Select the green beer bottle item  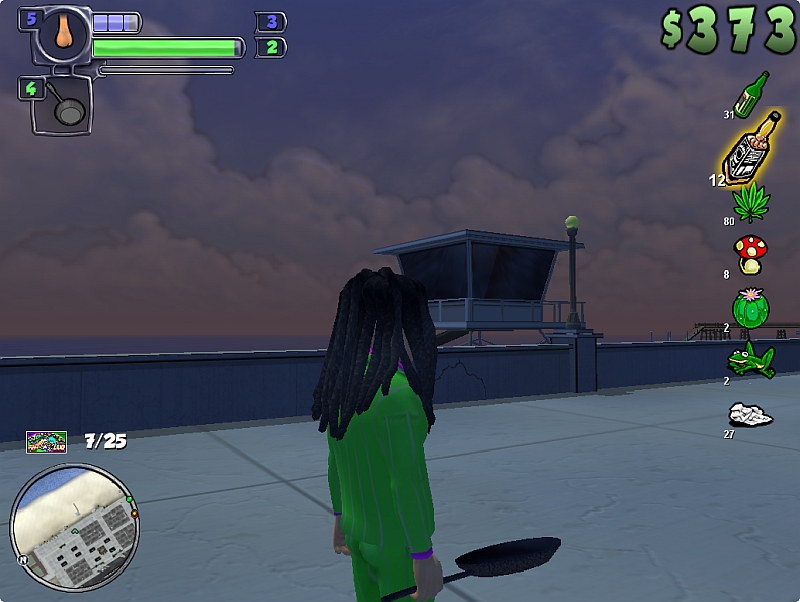(751, 95)
